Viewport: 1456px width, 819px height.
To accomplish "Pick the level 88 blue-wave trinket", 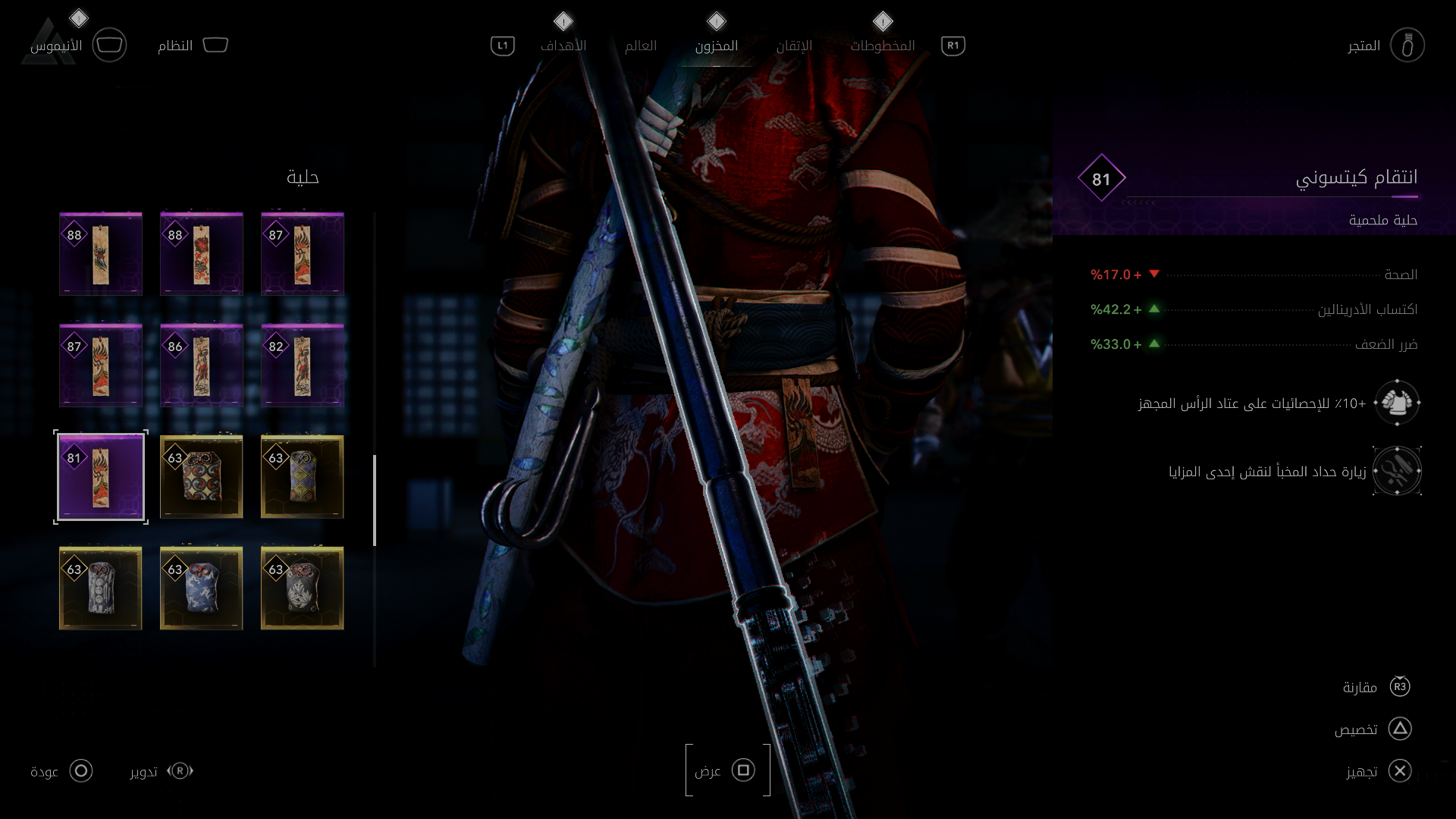I will [101, 254].
